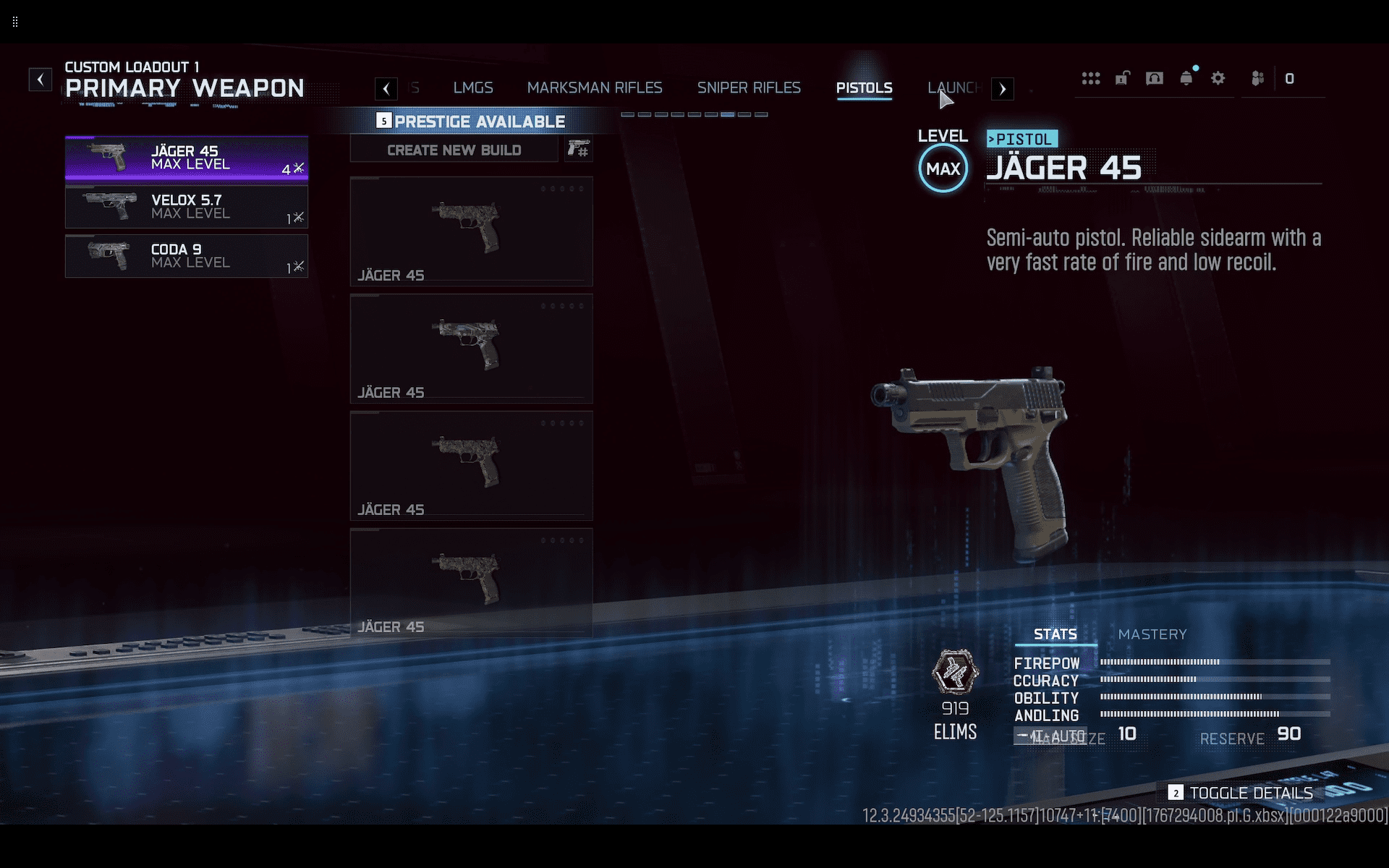Click the unlocked padlock icon

tap(1123, 78)
